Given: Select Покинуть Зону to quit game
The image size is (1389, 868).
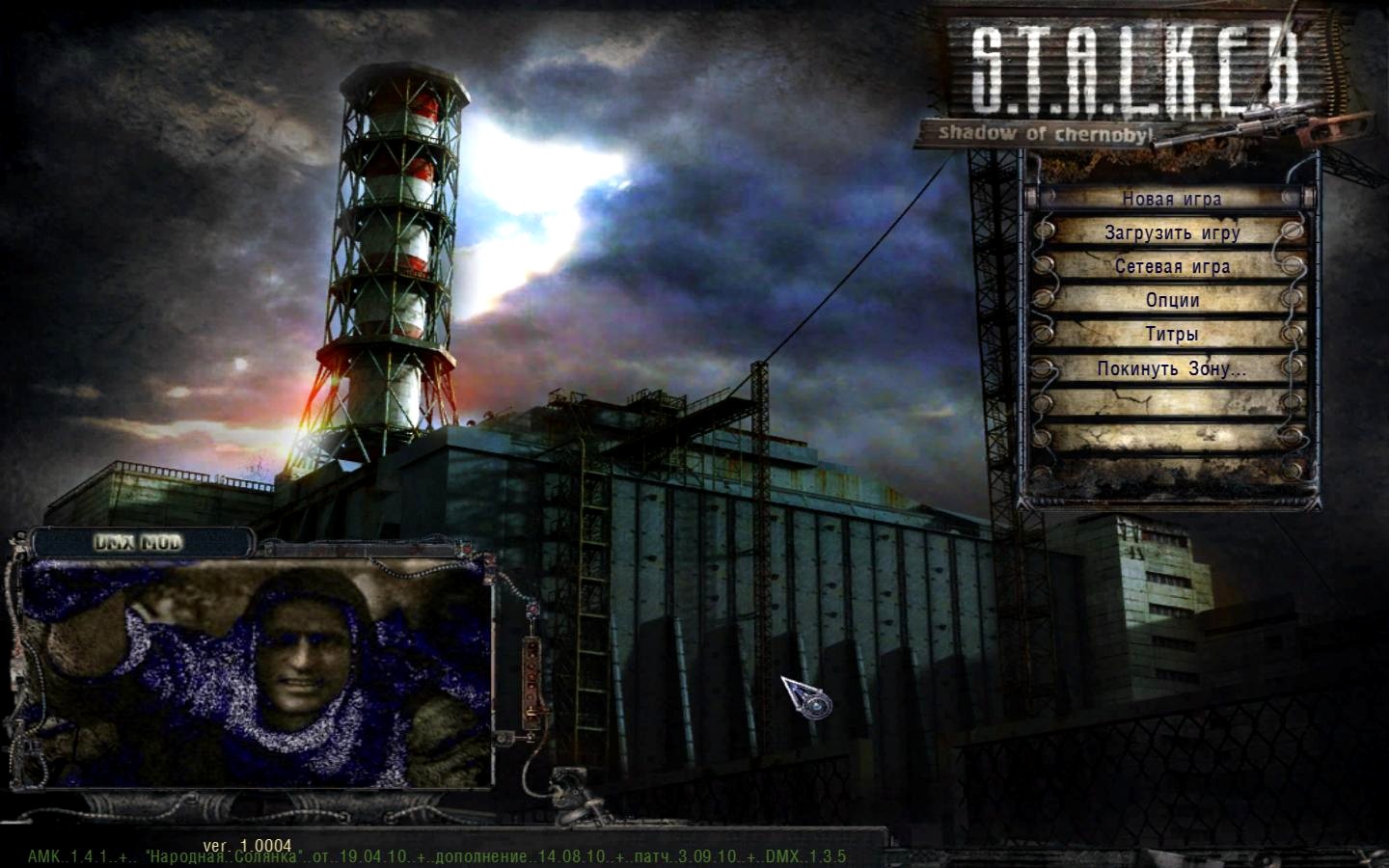Looking at the screenshot, I should pyautogui.click(x=1172, y=368).
